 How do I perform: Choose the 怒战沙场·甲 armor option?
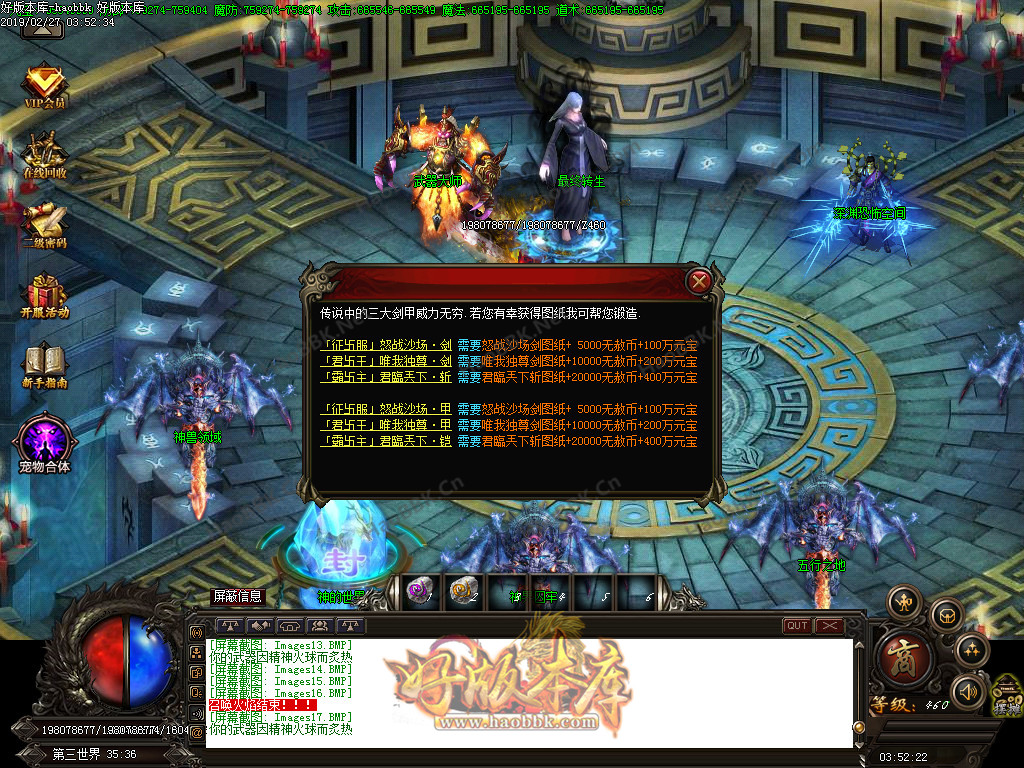click(x=385, y=410)
